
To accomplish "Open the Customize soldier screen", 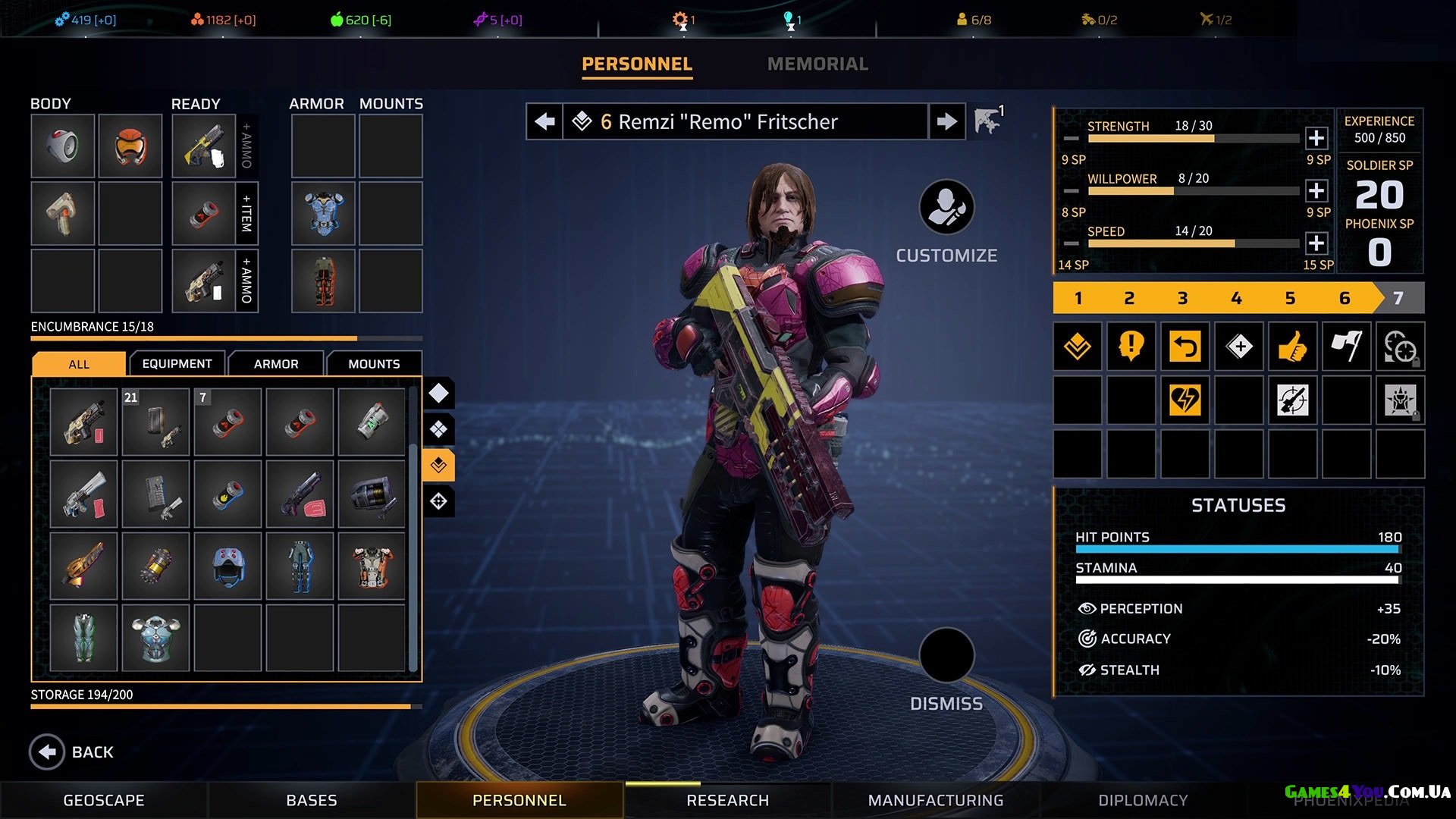I will pyautogui.click(x=946, y=208).
